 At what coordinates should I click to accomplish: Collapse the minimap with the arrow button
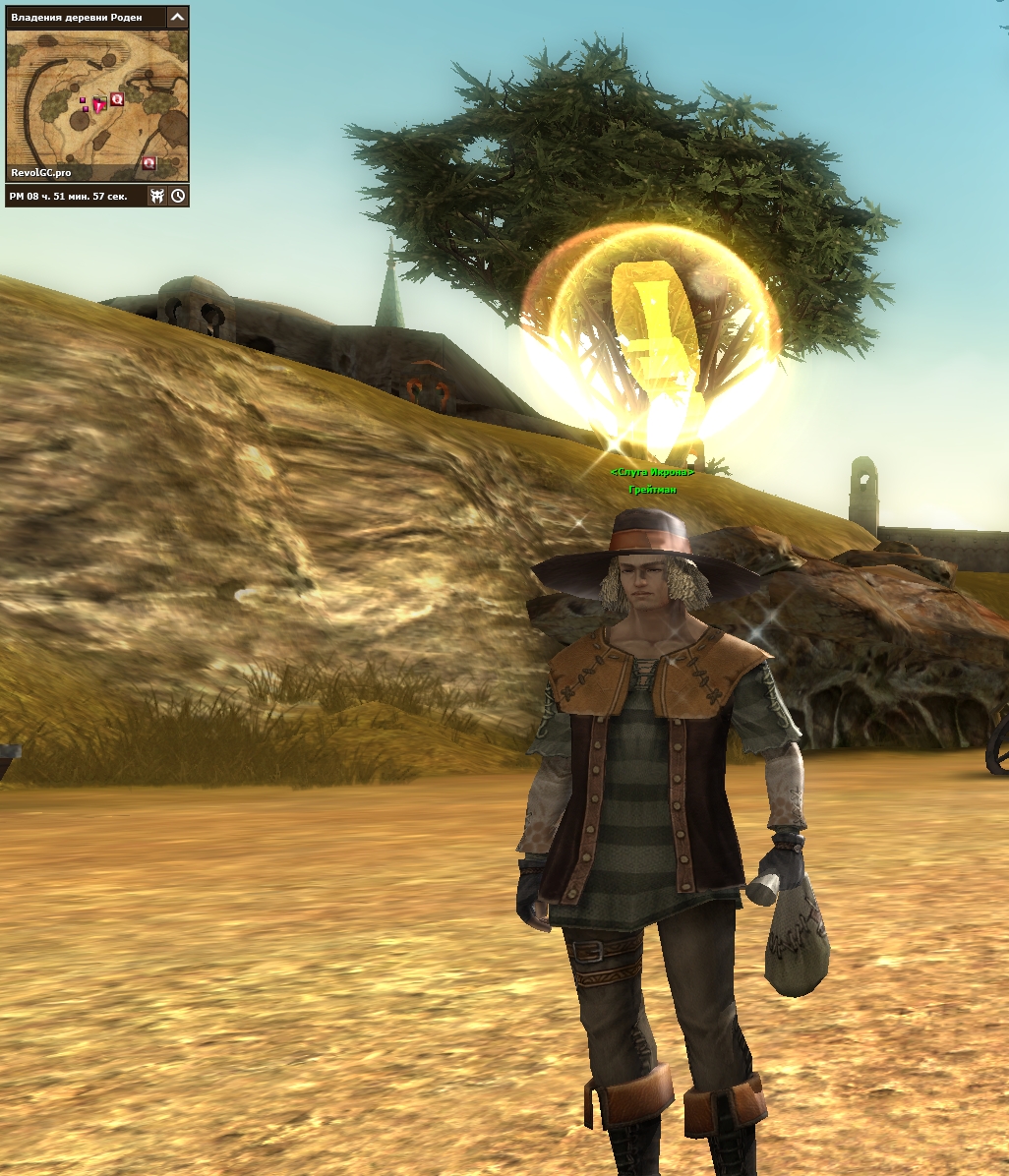[x=177, y=17]
